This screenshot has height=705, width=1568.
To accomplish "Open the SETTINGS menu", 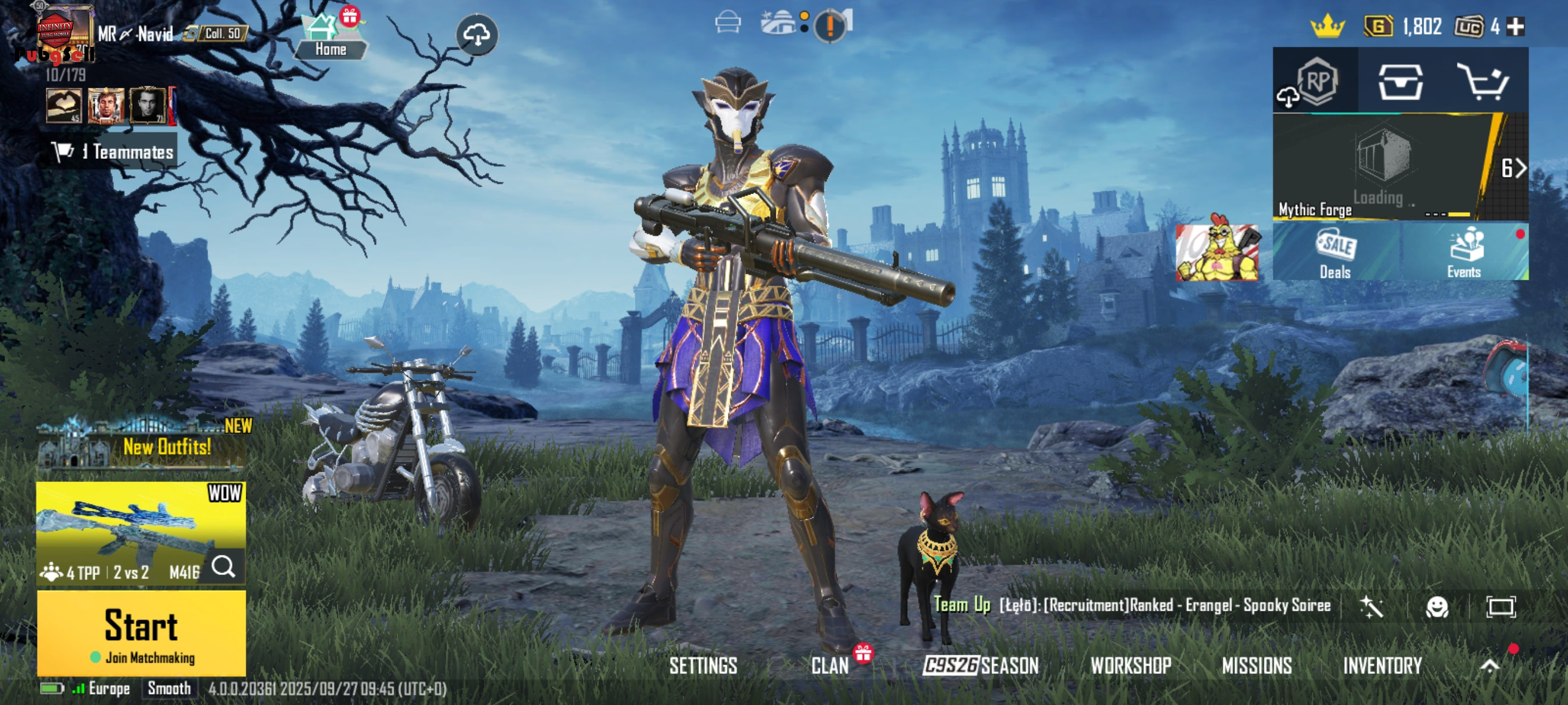I will 703,666.
